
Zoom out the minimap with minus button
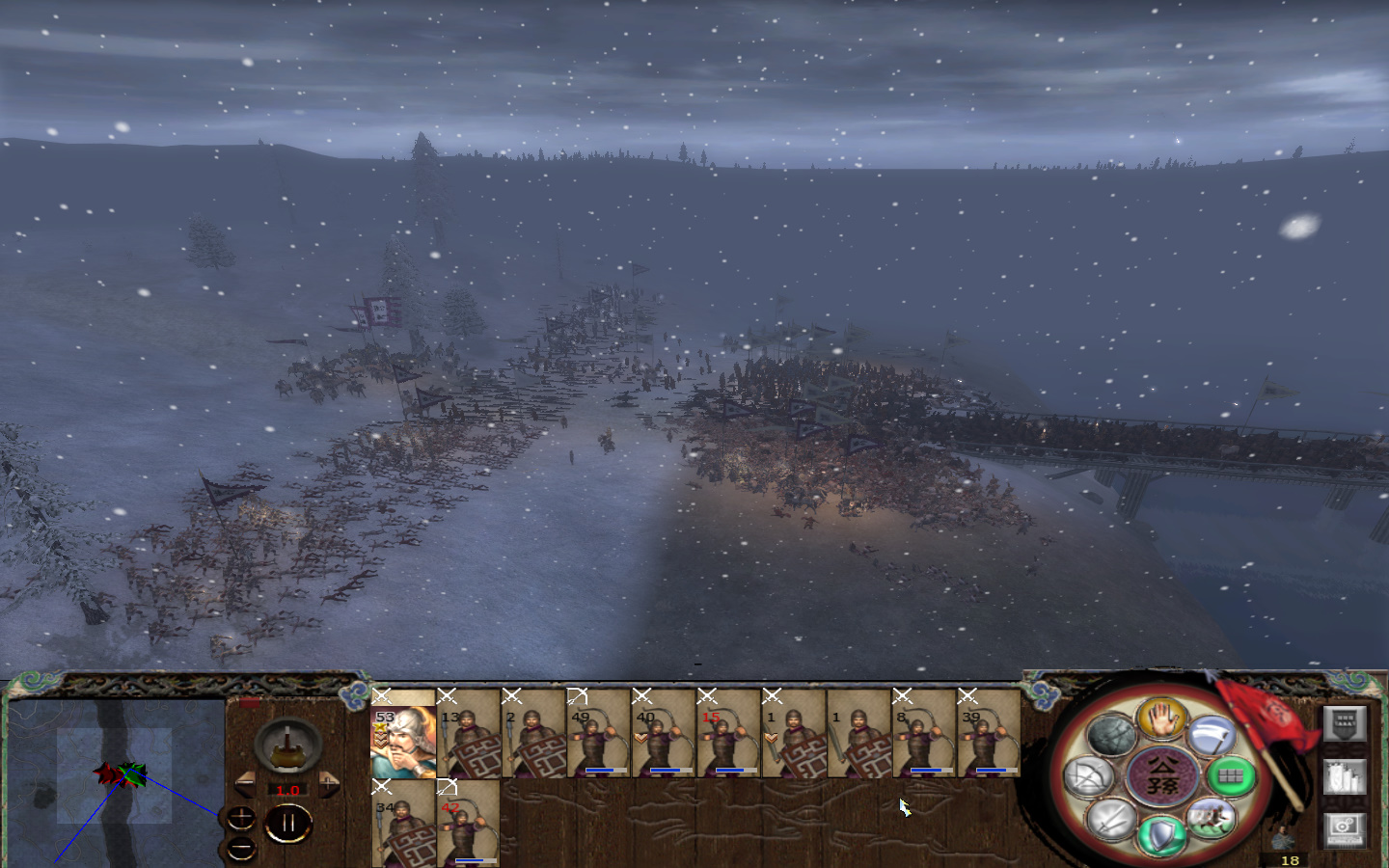pyautogui.click(x=242, y=847)
